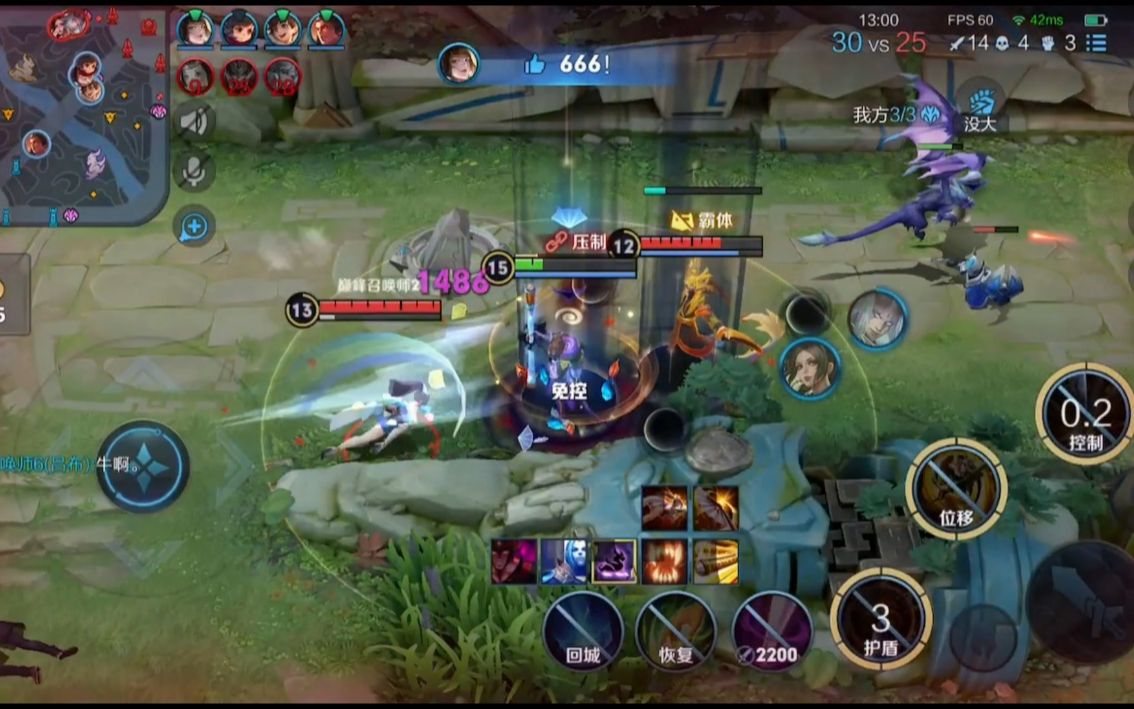1134x709 pixels.
Task: Send the 没大 ultimate status signal
Action: pos(980,108)
